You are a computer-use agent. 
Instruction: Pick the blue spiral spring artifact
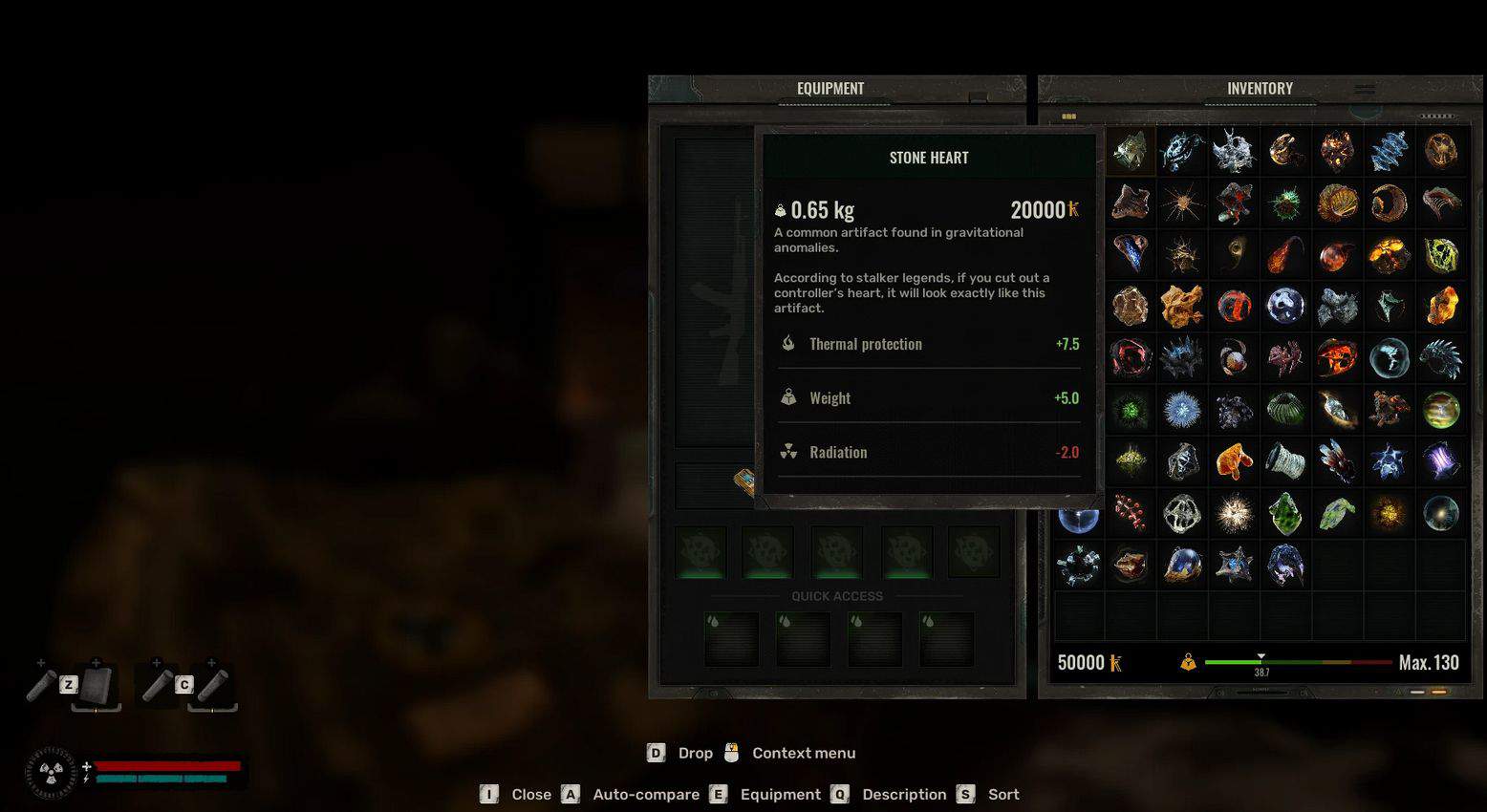1389,151
